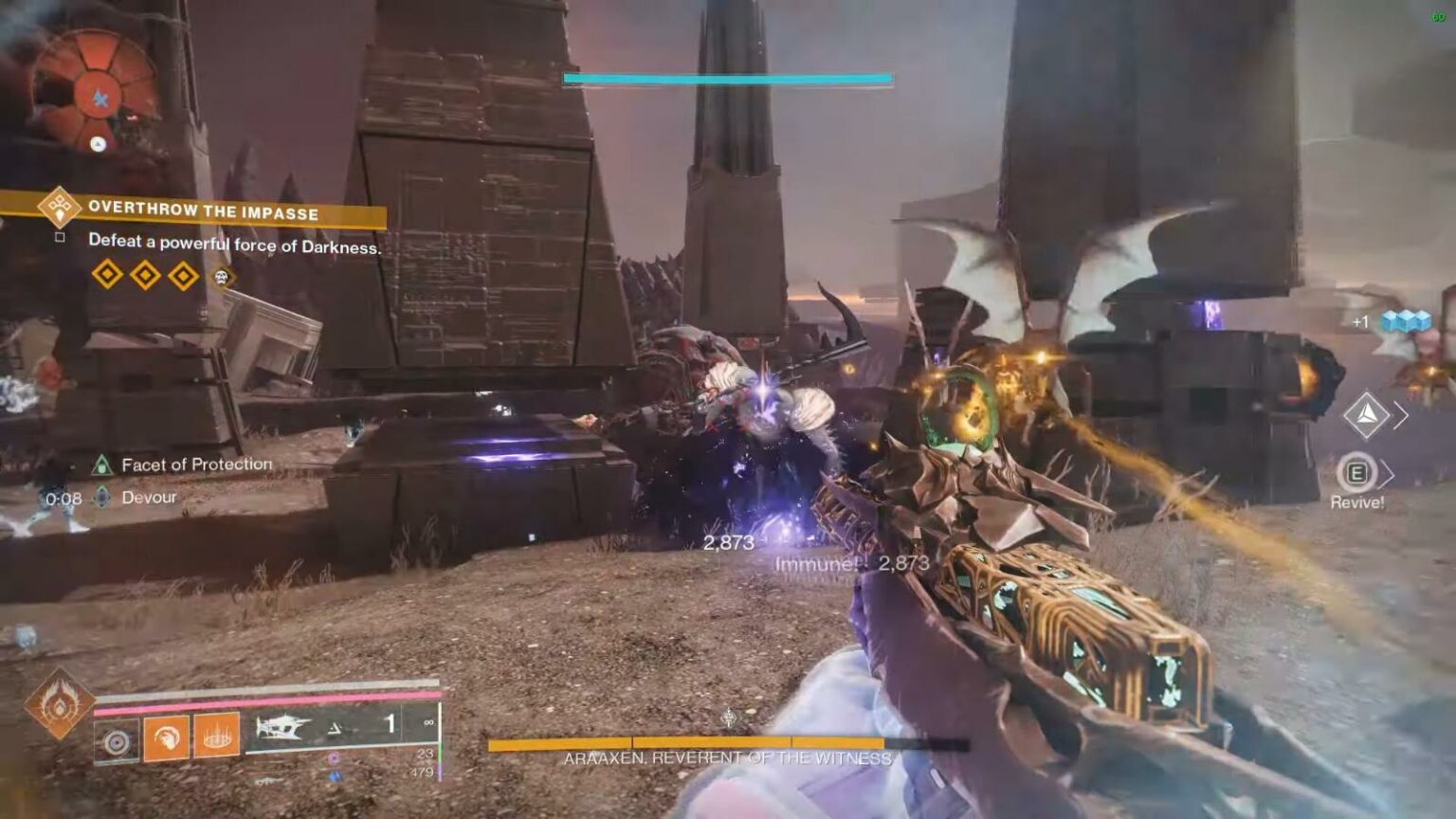Viewport: 1456px width, 819px height.
Task: Click the orange melee ability icon
Action: tap(167, 737)
